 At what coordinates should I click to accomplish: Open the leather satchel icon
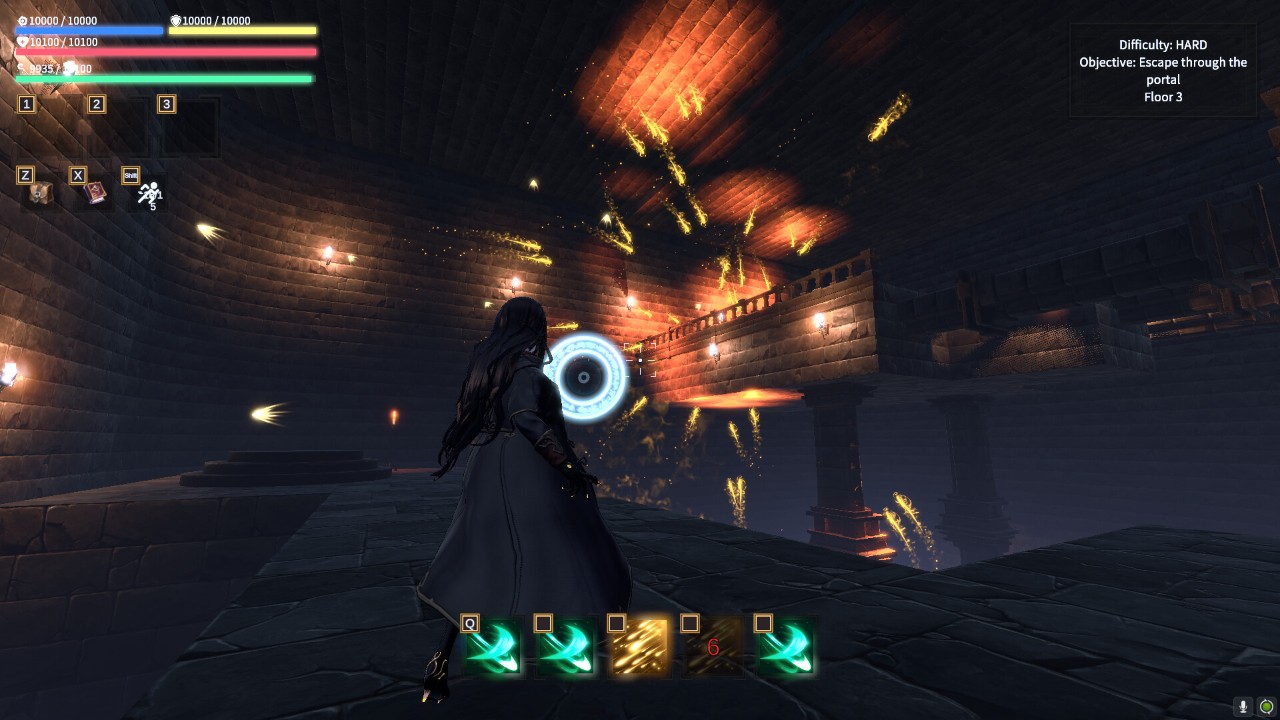pos(40,194)
